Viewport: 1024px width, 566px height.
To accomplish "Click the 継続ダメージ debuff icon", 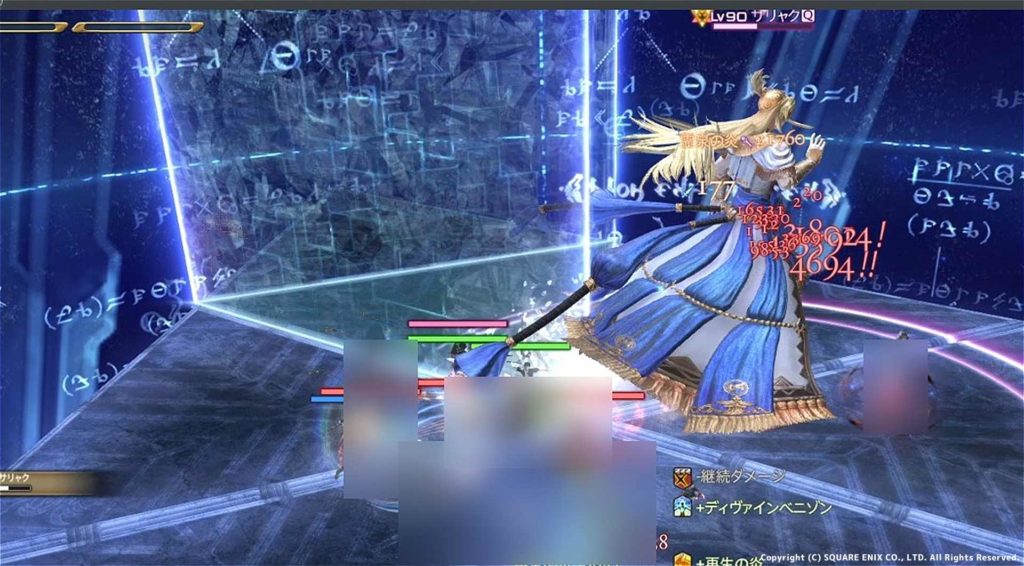I will point(683,477).
